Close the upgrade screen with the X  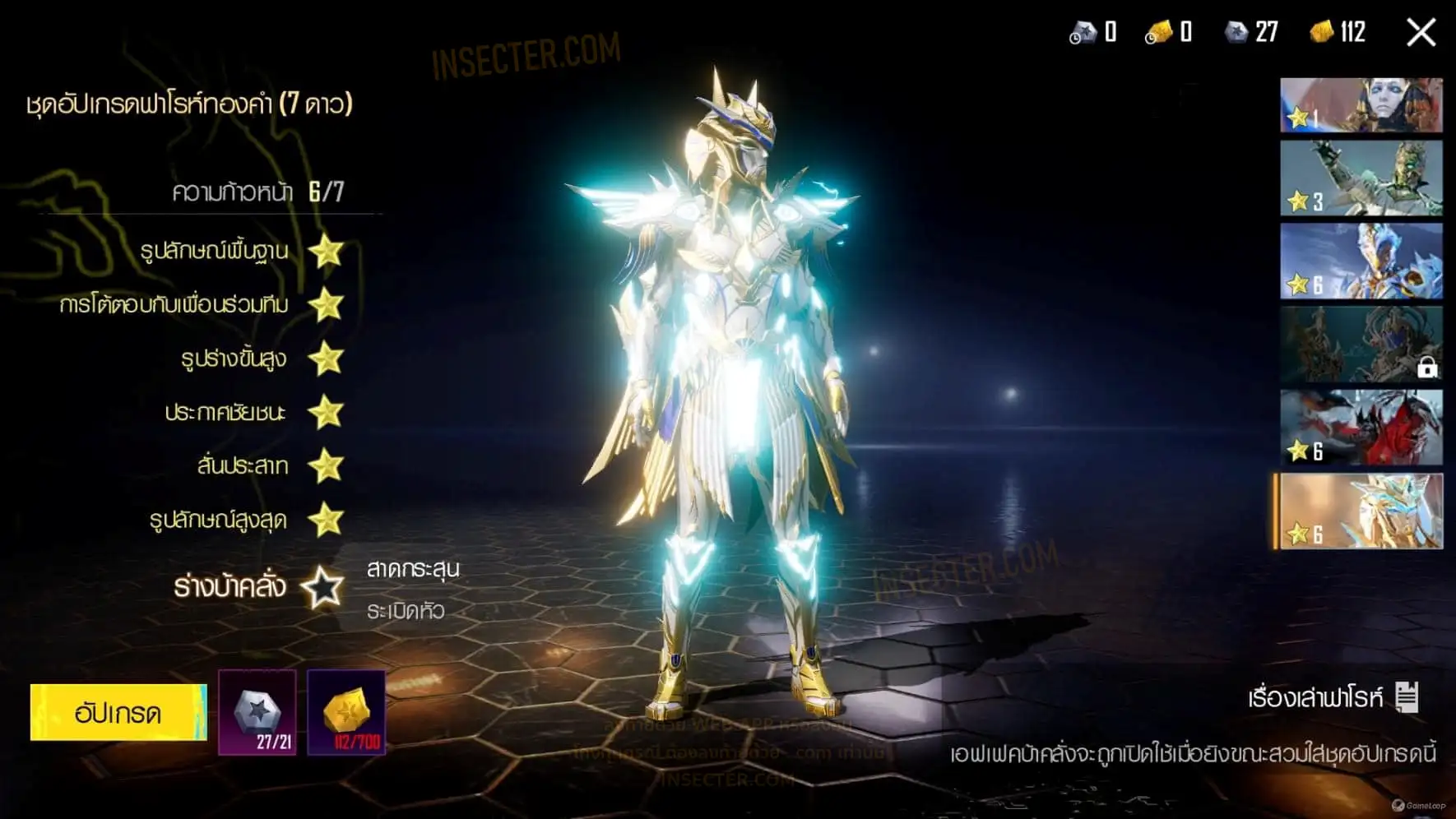1421,33
